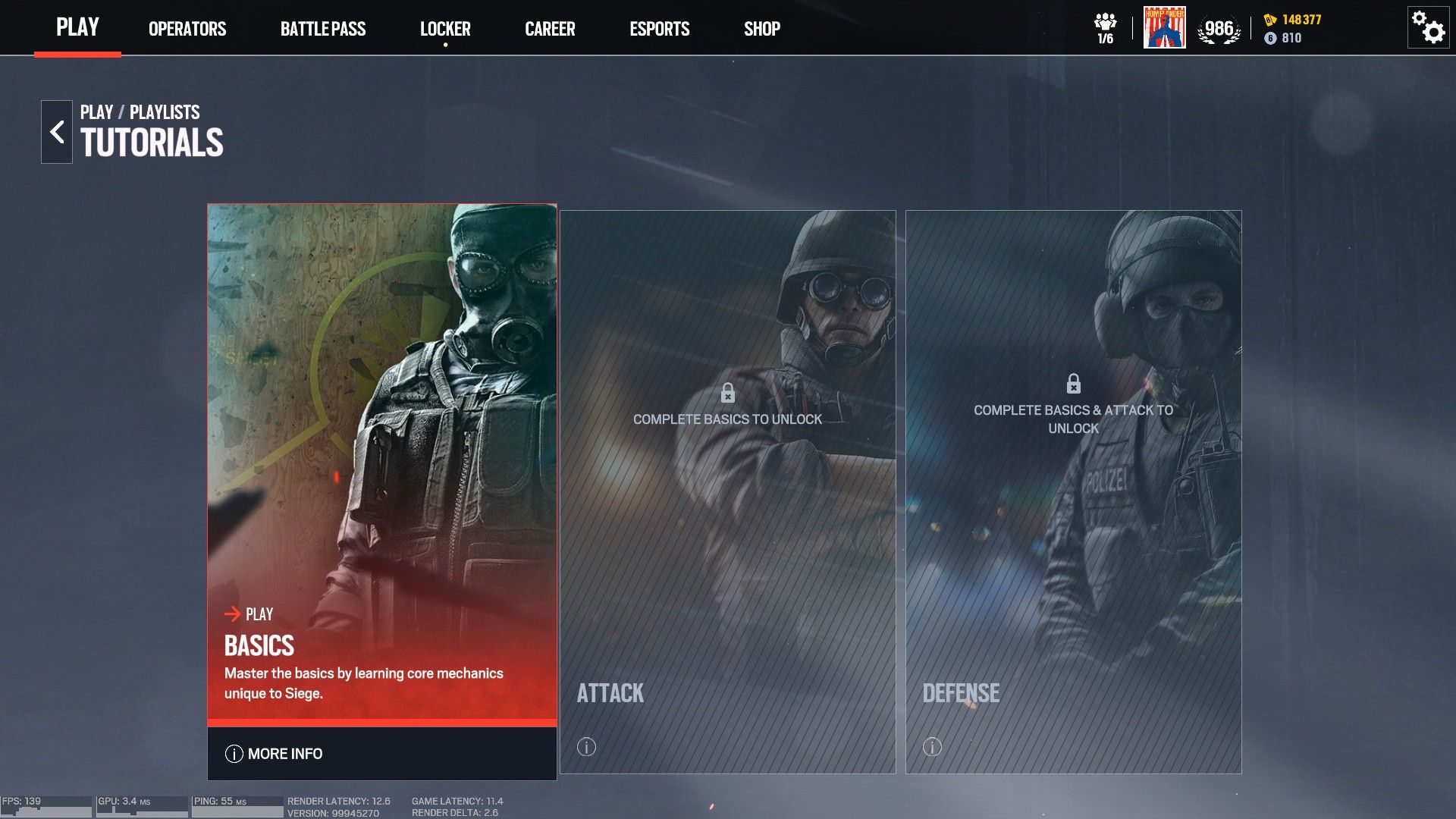The image size is (1456, 819).
Task: Switch to the OPERATORS tab
Action: point(187,29)
